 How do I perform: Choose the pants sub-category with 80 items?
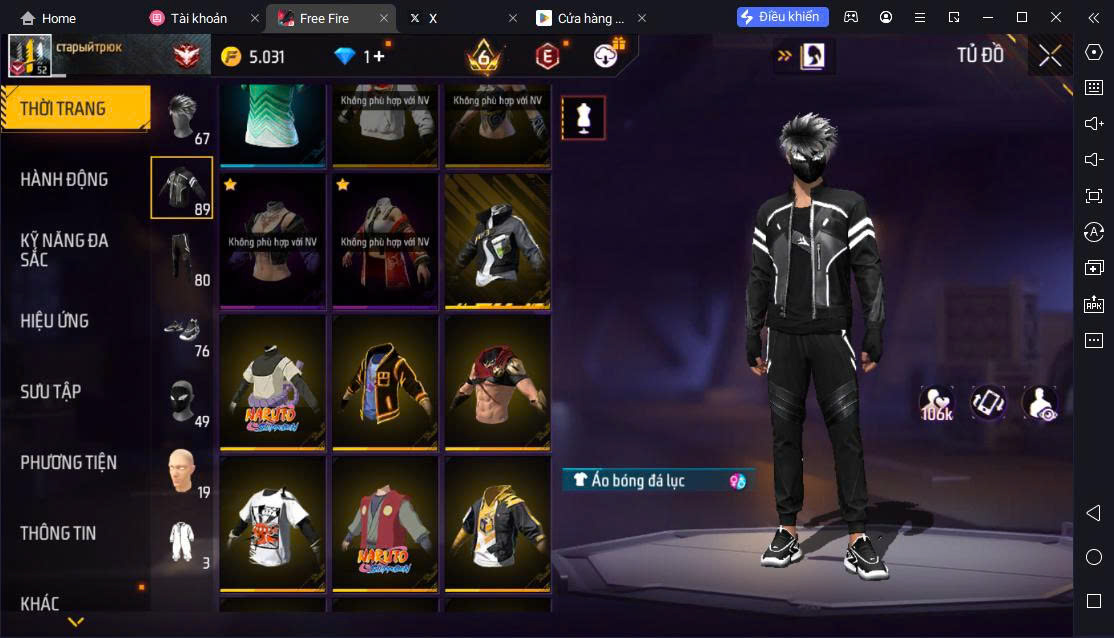[182, 259]
